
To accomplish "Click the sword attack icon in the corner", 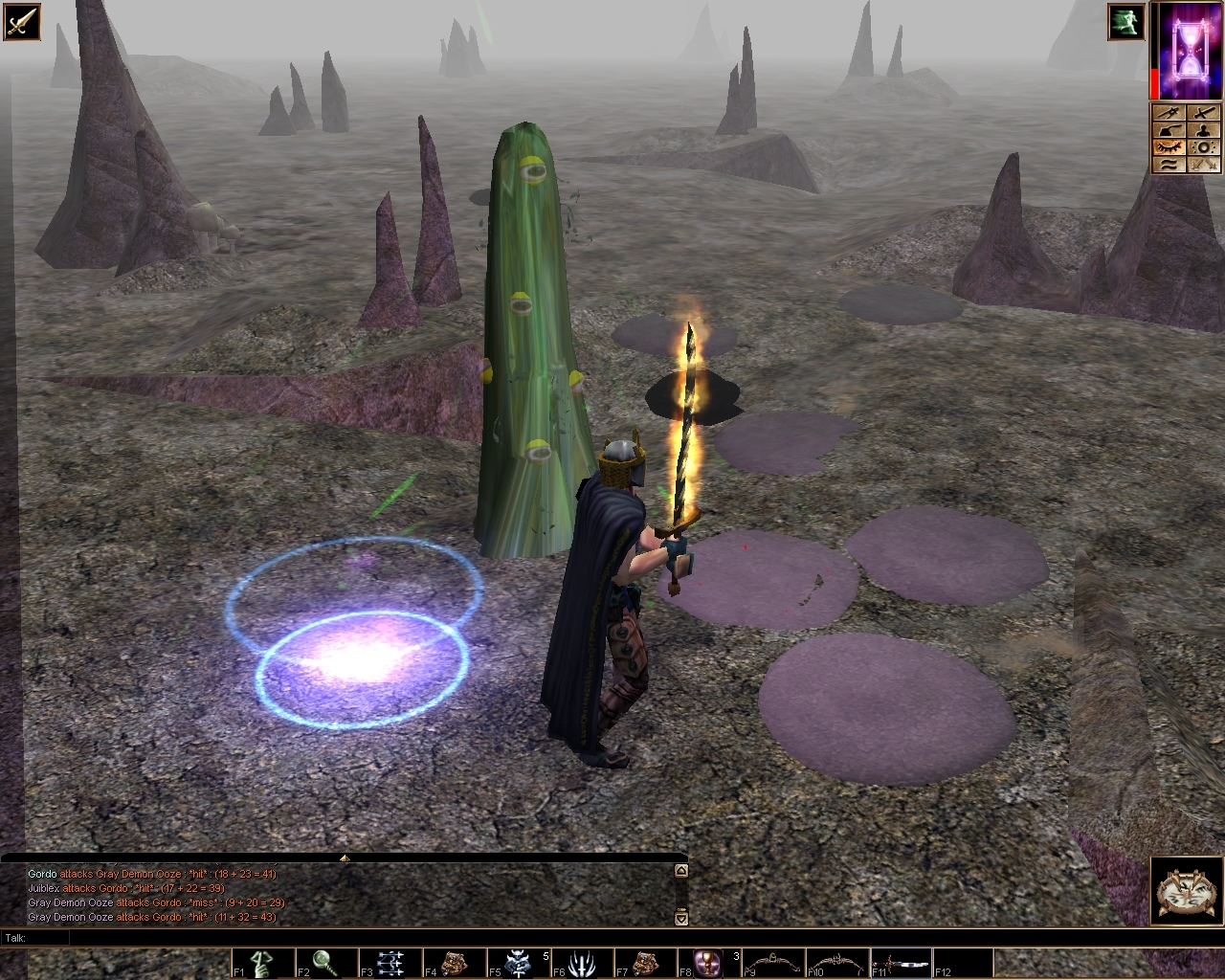I will 20,20.
